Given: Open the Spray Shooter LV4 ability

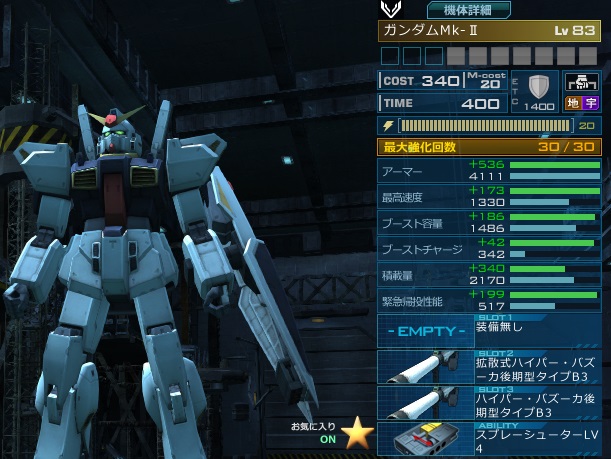Looking at the screenshot, I should [490, 440].
